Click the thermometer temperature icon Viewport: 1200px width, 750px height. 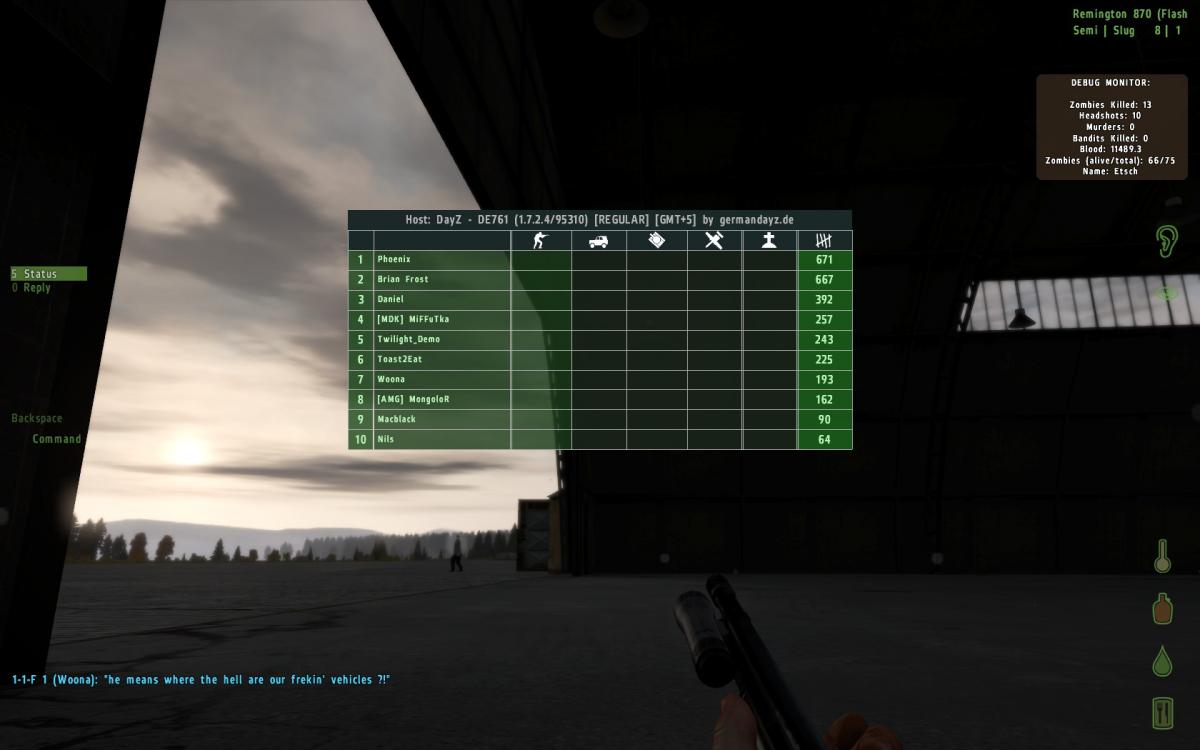[x=1162, y=556]
